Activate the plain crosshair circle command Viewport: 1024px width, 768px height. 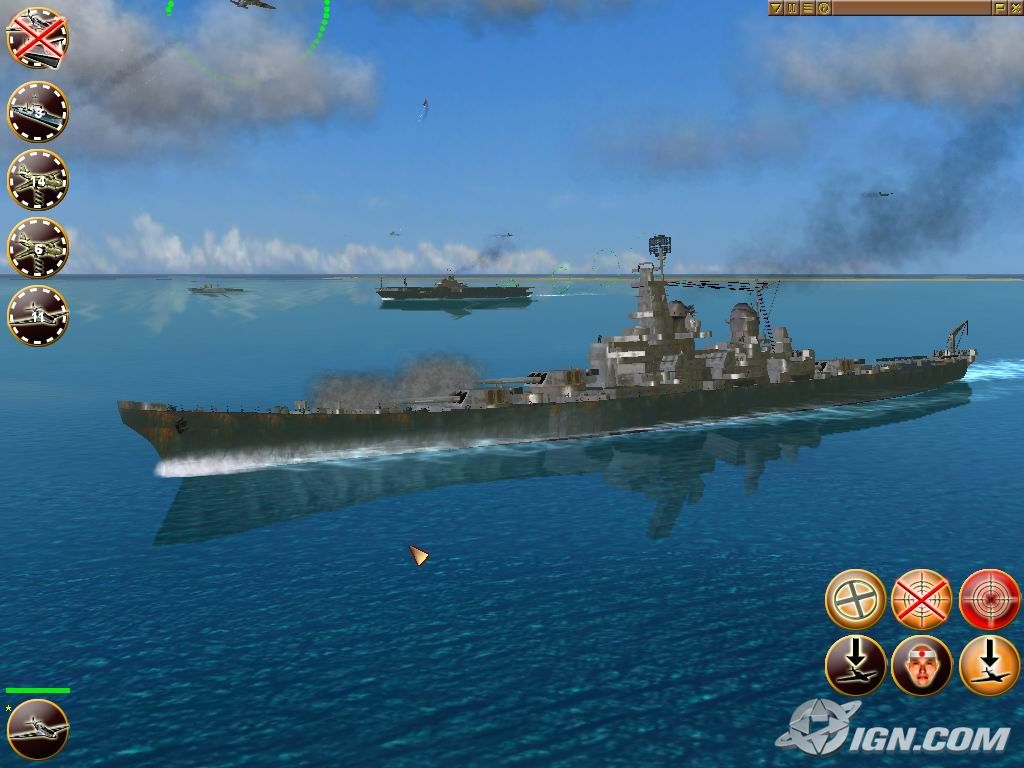(855, 599)
